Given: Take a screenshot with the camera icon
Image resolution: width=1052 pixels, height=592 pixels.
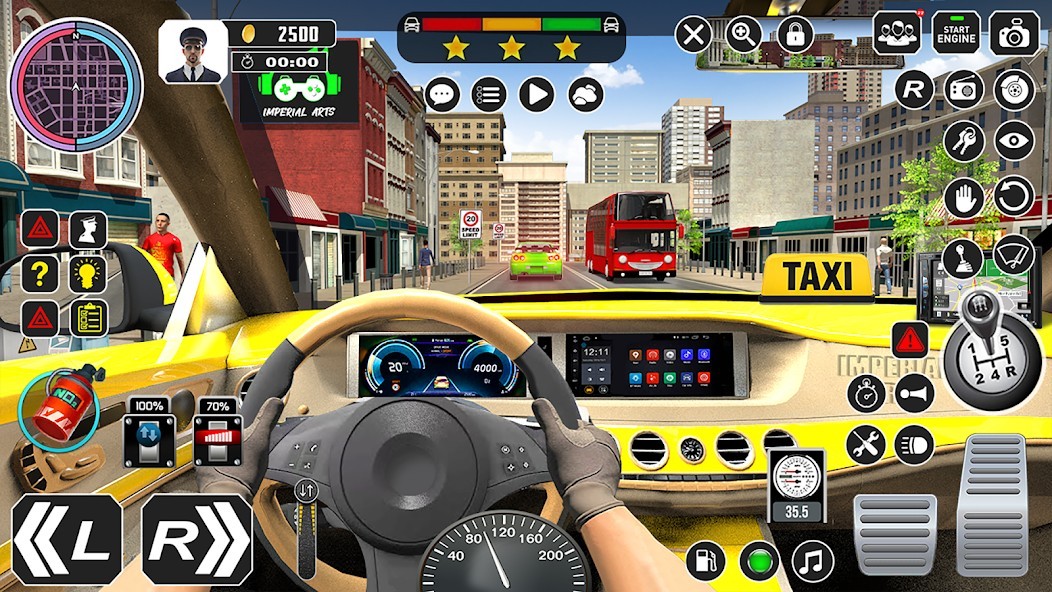Looking at the screenshot, I should 1014,33.
